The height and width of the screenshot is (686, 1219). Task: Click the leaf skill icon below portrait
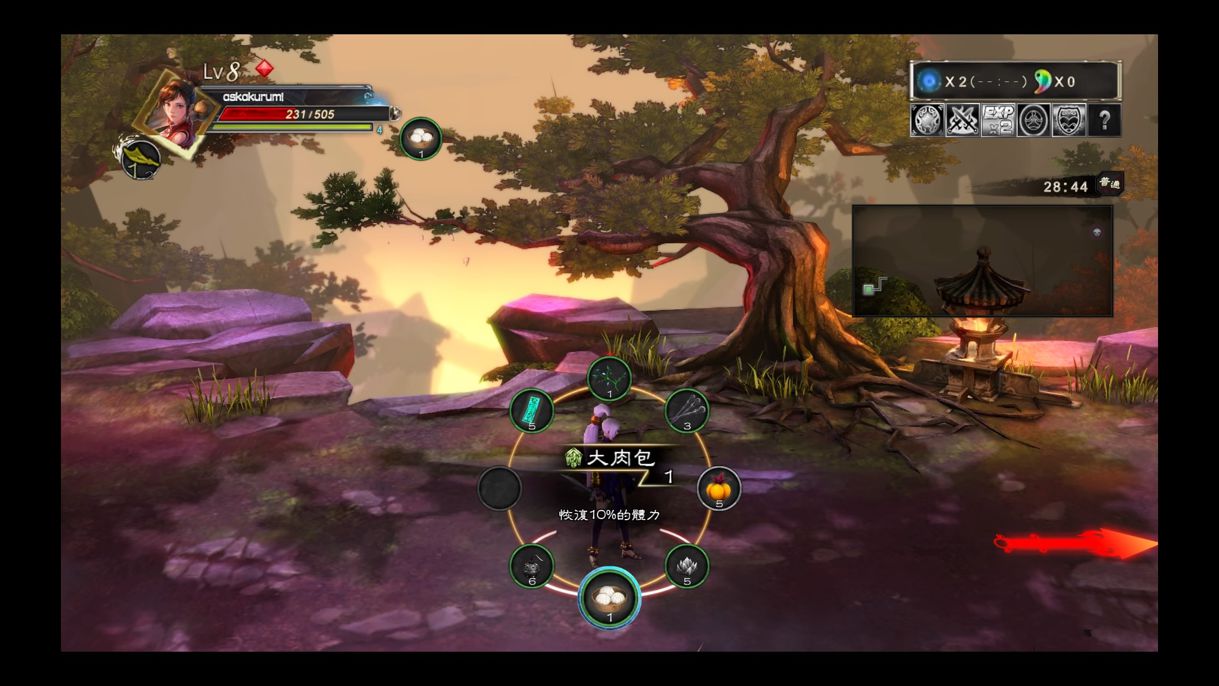coord(141,159)
